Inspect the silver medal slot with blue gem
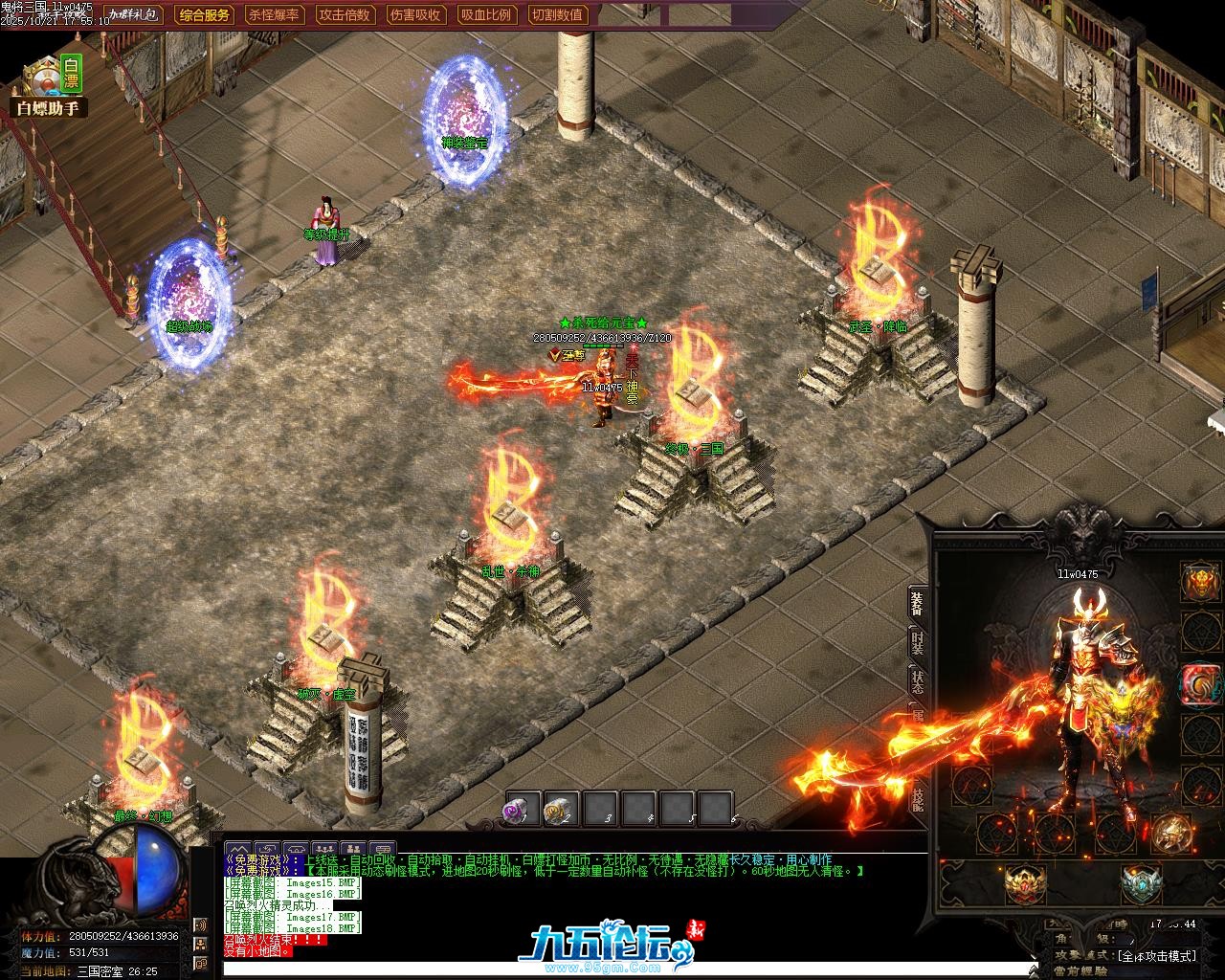This screenshot has width=1225, height=980. coord(1141,883)
